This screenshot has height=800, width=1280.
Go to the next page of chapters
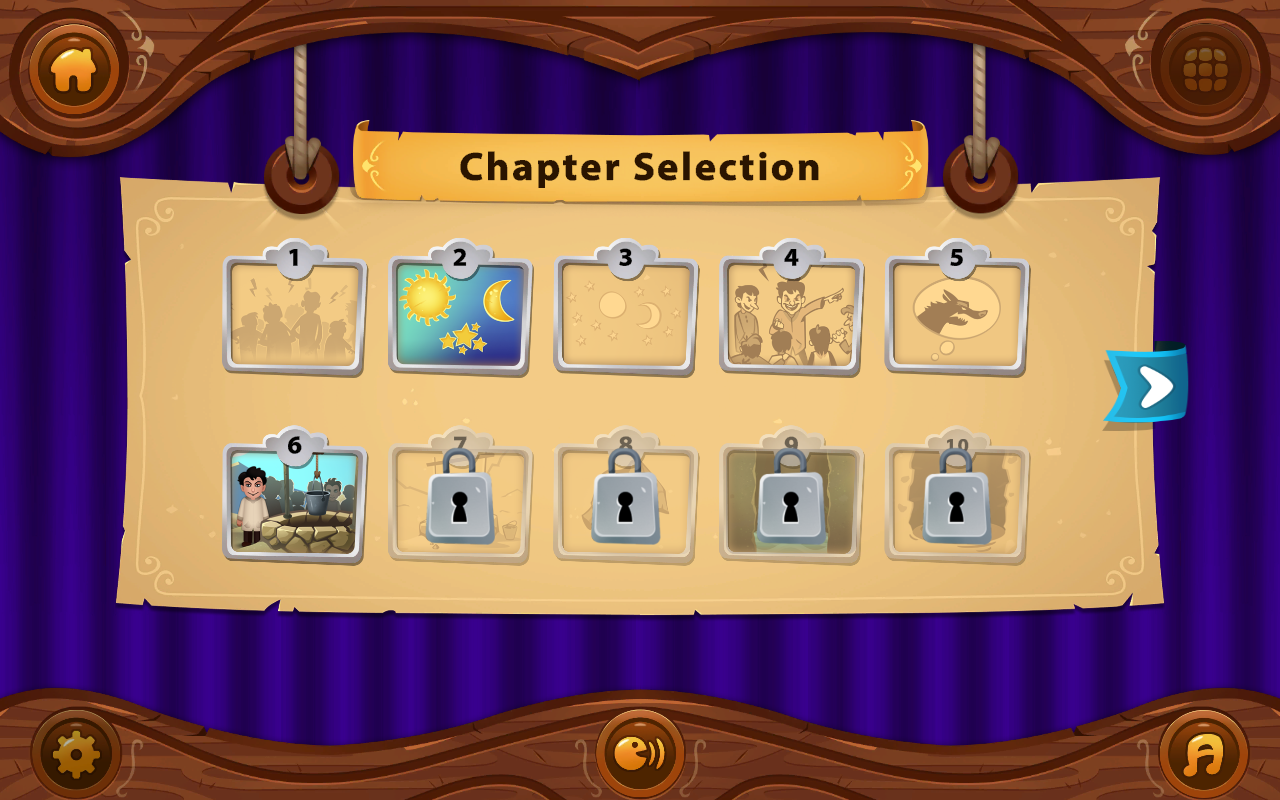1148,385
